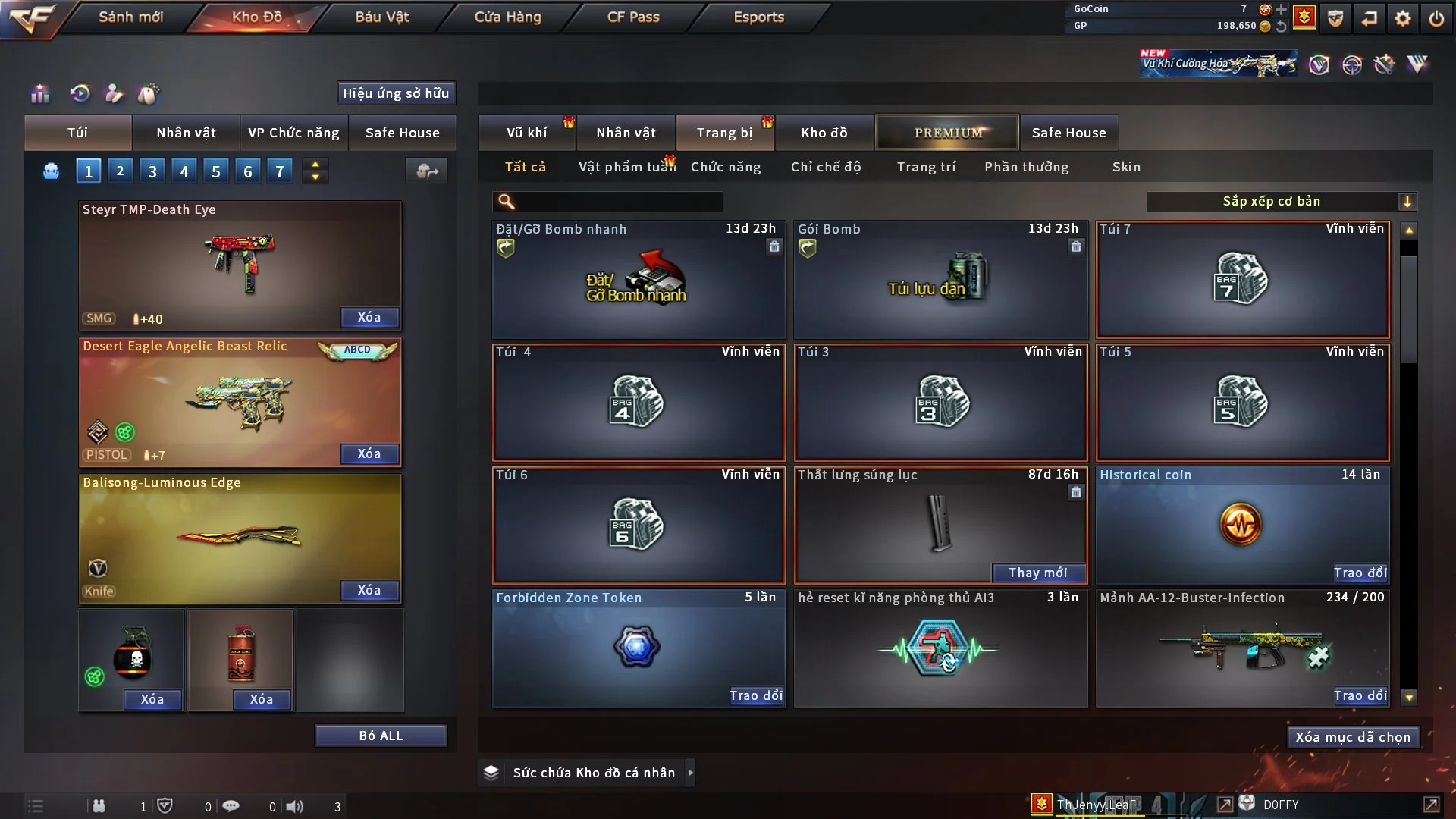
Task: Go to the Sảnh mới lobby
Action: pos(130,17)
